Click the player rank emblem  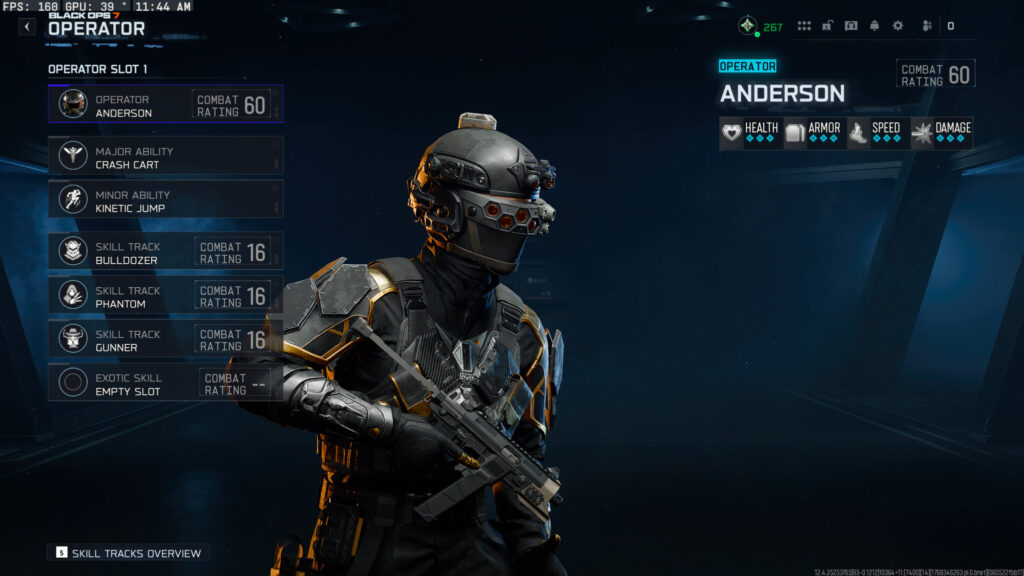[747, 26]
